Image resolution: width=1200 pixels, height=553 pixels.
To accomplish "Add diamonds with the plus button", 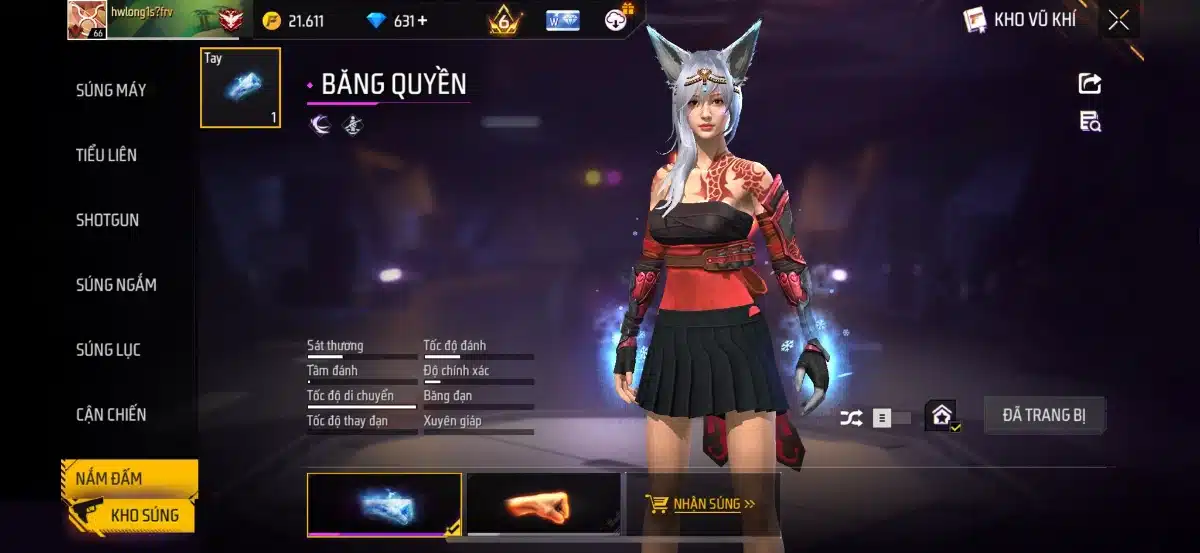I will [x=423, y=21].
